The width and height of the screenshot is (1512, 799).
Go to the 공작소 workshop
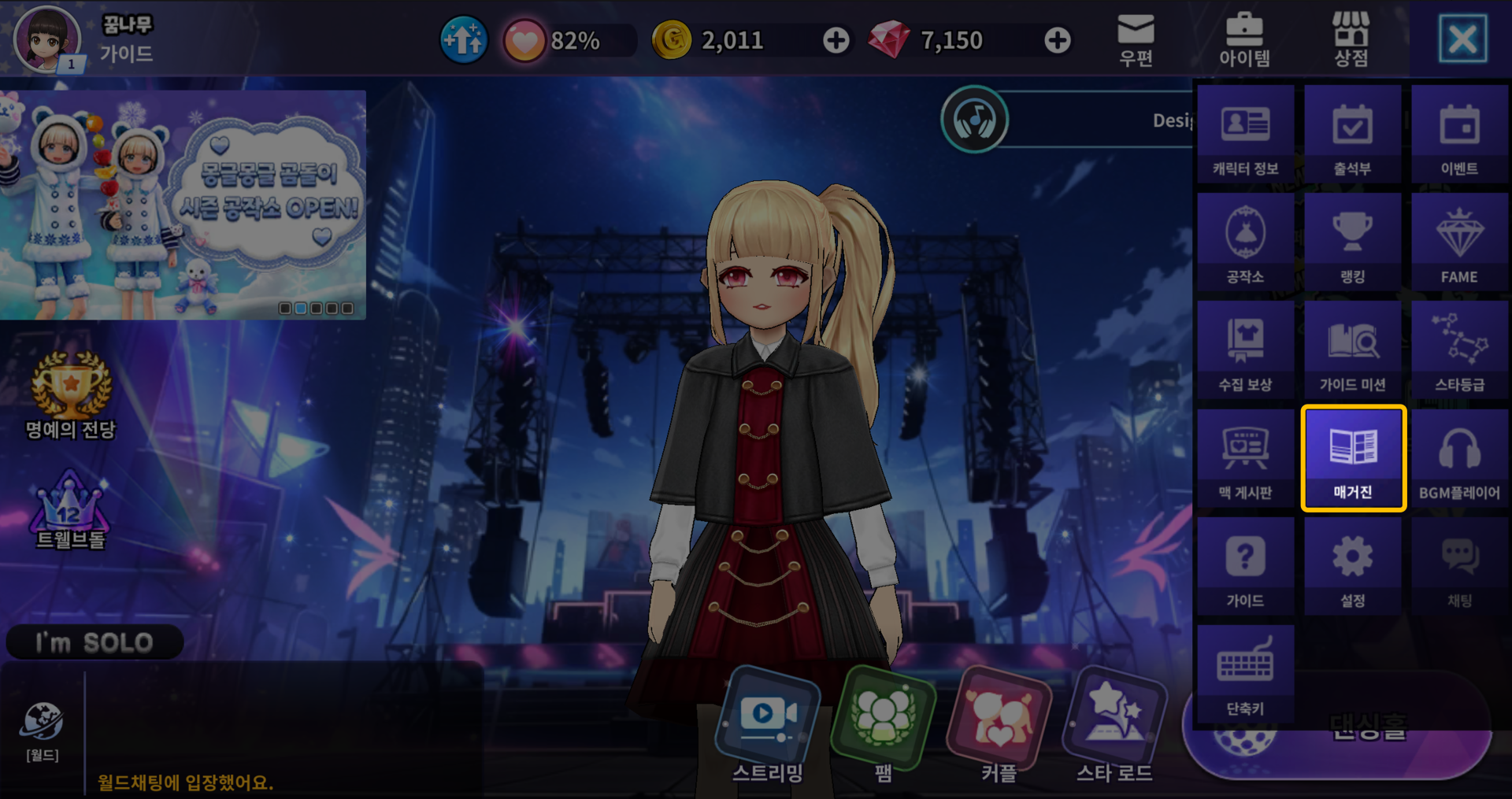[1245, 243]
